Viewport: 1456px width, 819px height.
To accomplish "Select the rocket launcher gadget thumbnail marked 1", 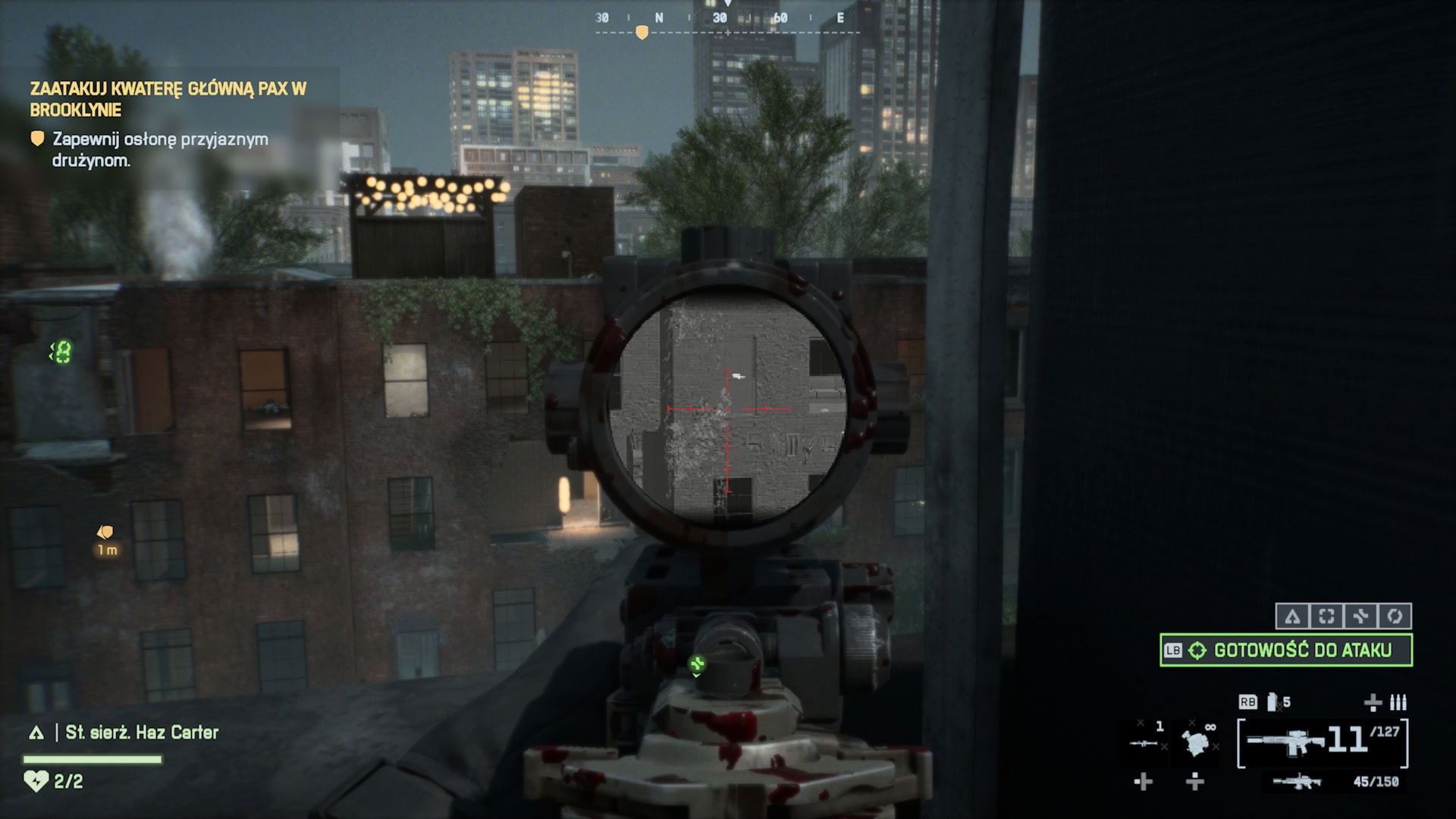I will [x=1144, y=744].
